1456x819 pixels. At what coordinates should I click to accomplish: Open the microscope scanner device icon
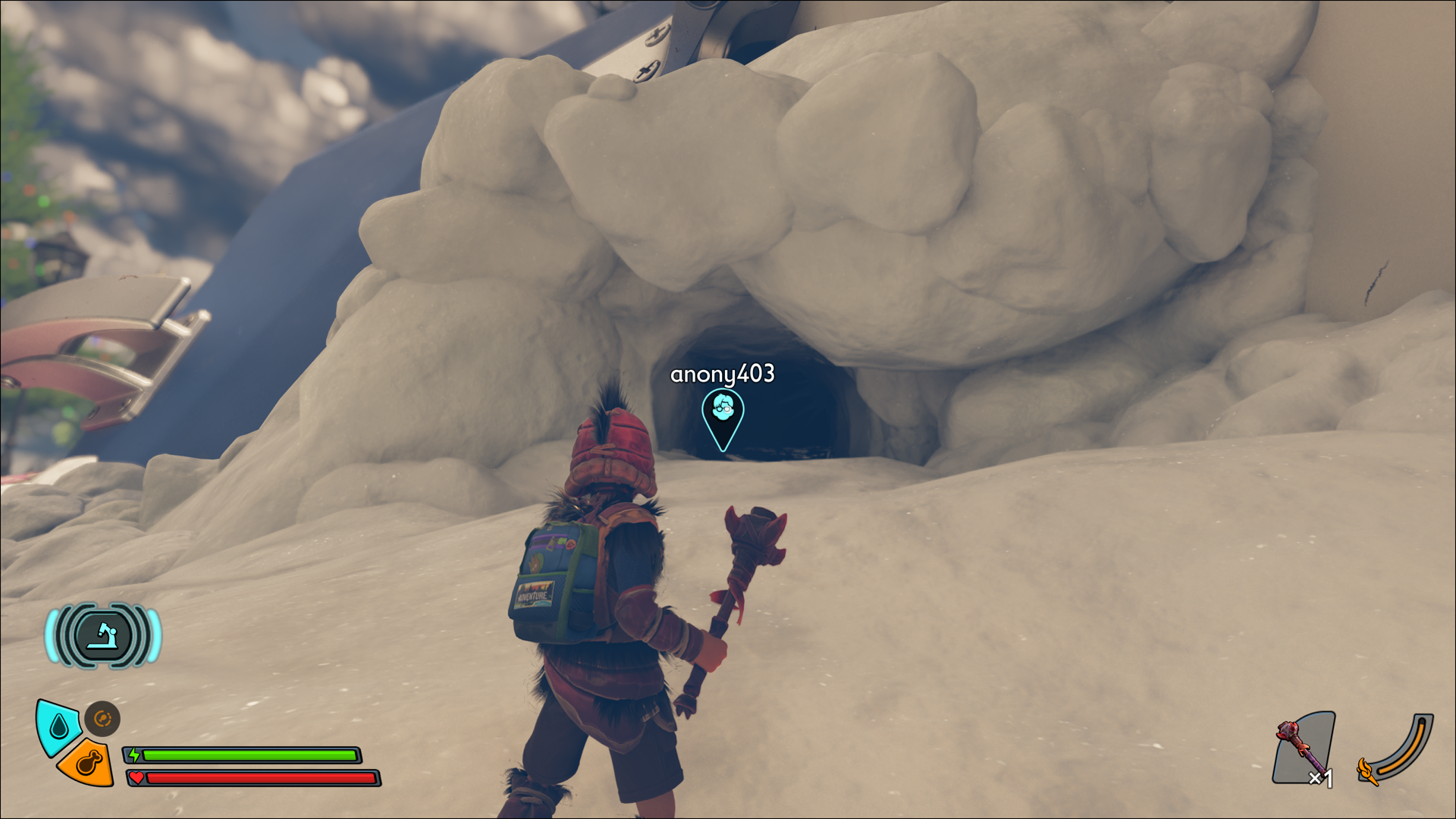[103, 635]
